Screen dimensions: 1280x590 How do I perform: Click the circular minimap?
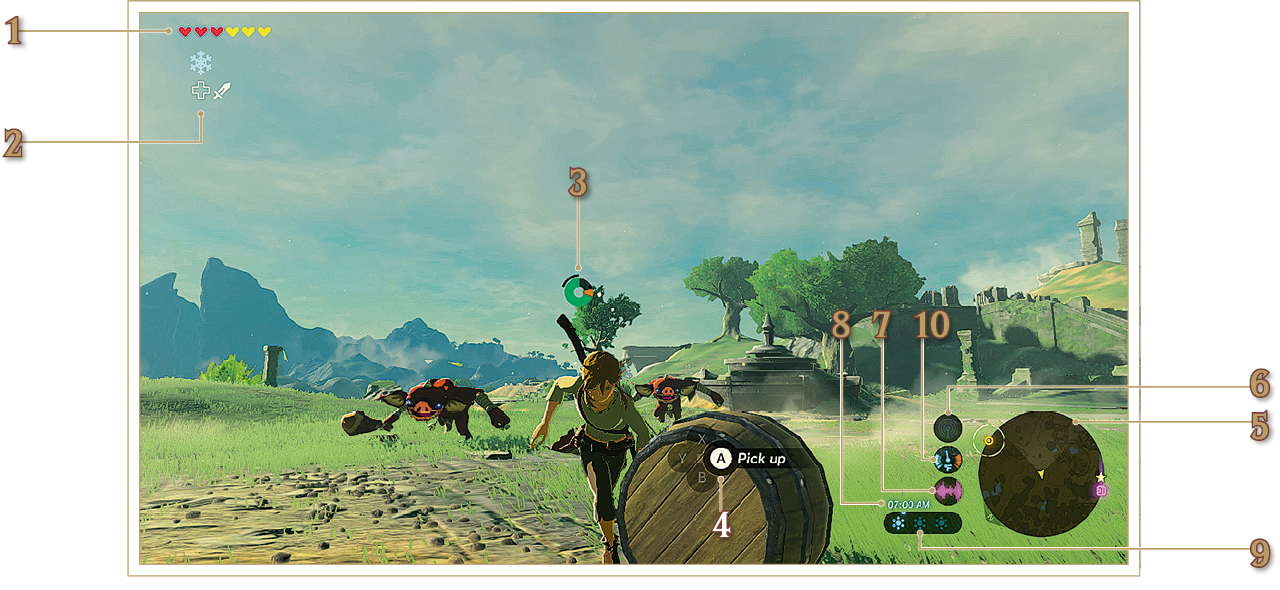(1039, 473)
